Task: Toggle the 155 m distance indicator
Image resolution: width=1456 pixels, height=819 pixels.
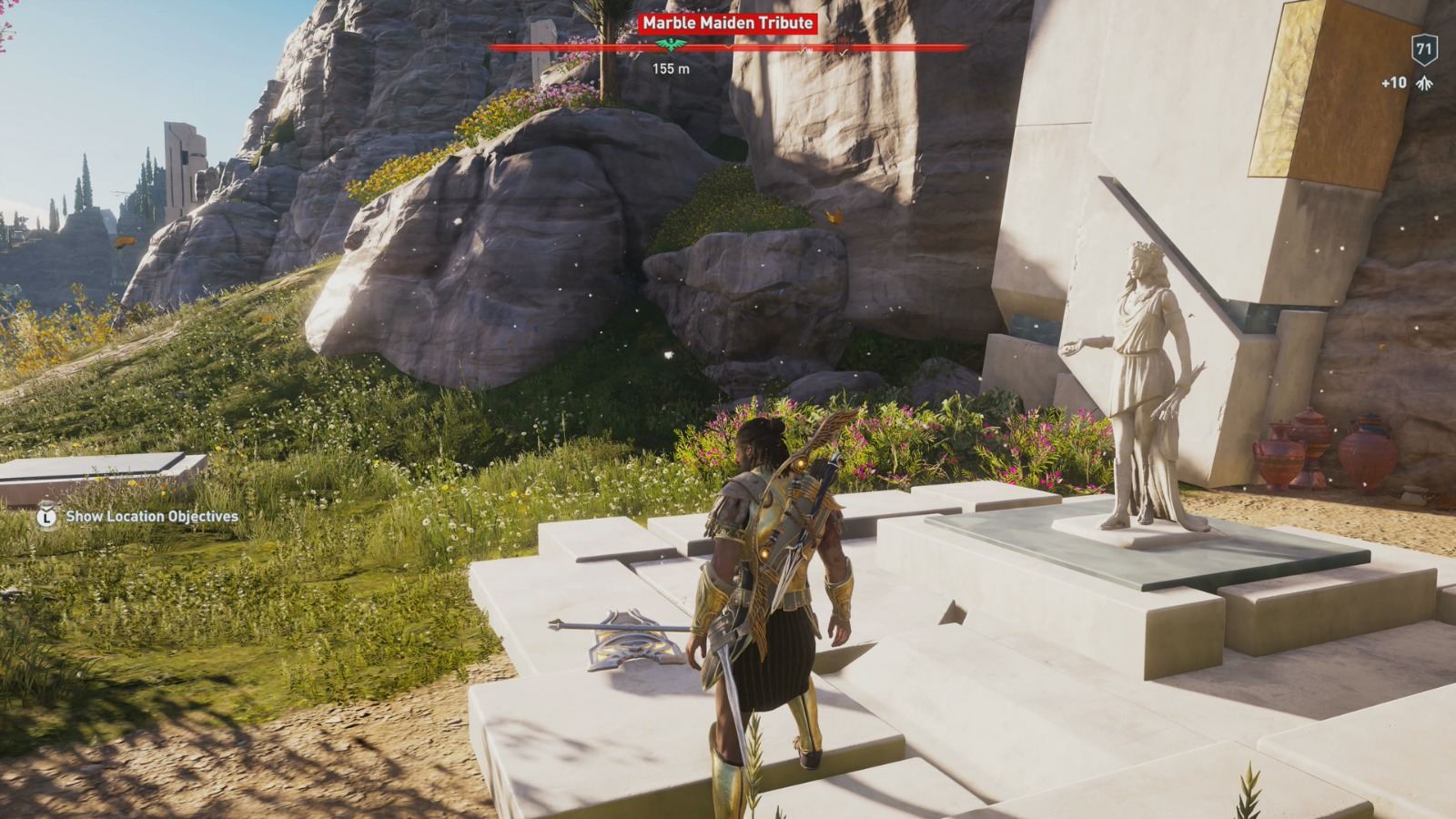Action: click(x=672, y=66)
